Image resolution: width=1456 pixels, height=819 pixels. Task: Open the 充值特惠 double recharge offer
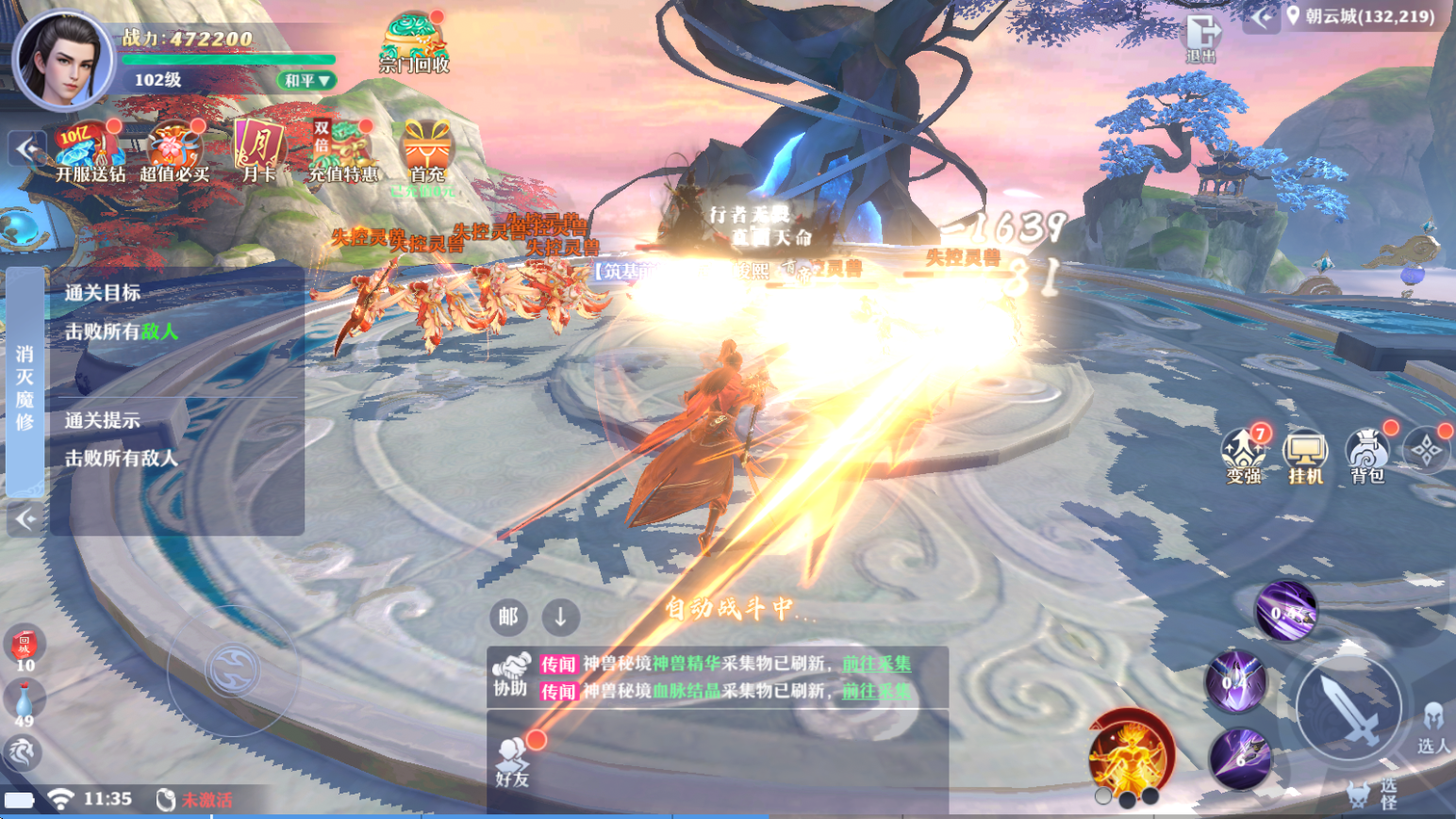click(343, 153)
